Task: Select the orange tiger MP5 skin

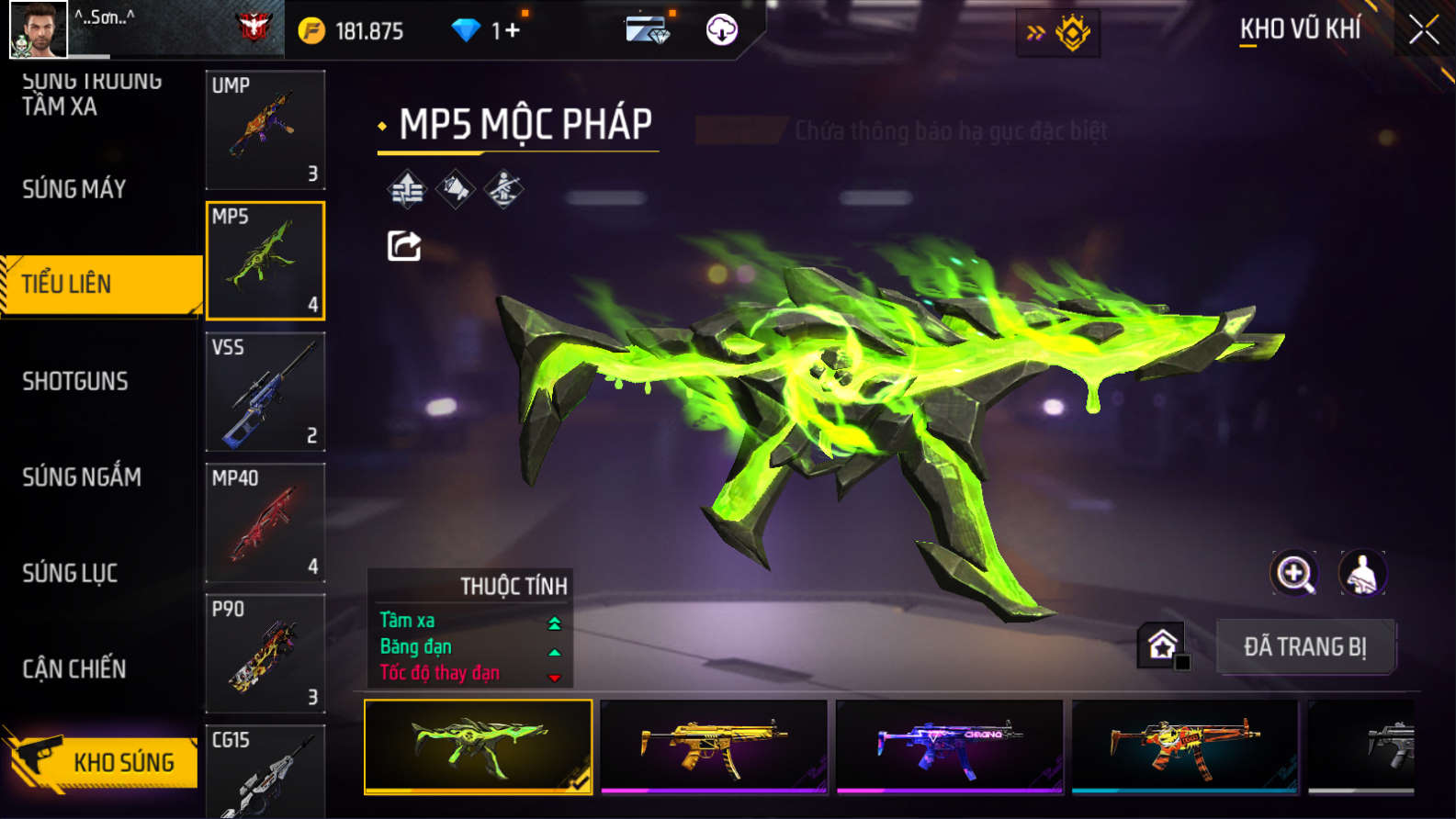Action: pos(1185,746)
